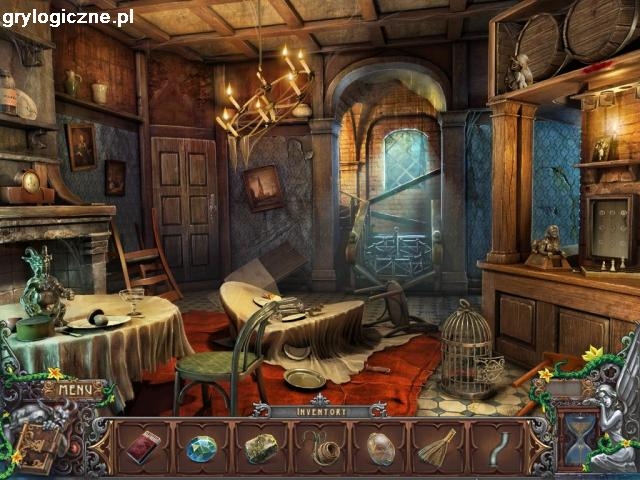The width and height of the screenshot is (640, 480).
Task: Select the painted egg inventory item
Action: (380, 447)
